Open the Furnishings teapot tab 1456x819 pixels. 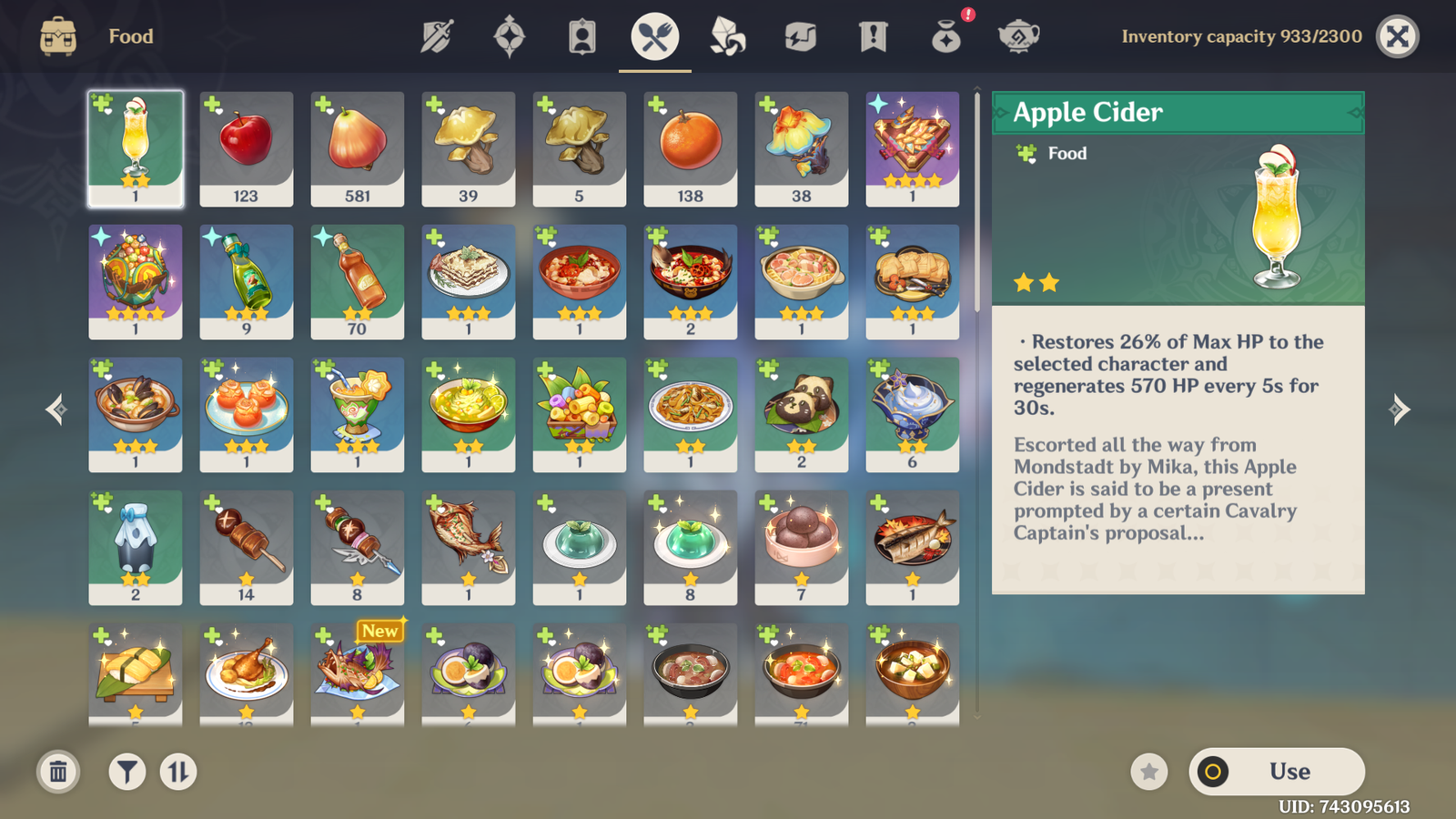[1019, 37]
